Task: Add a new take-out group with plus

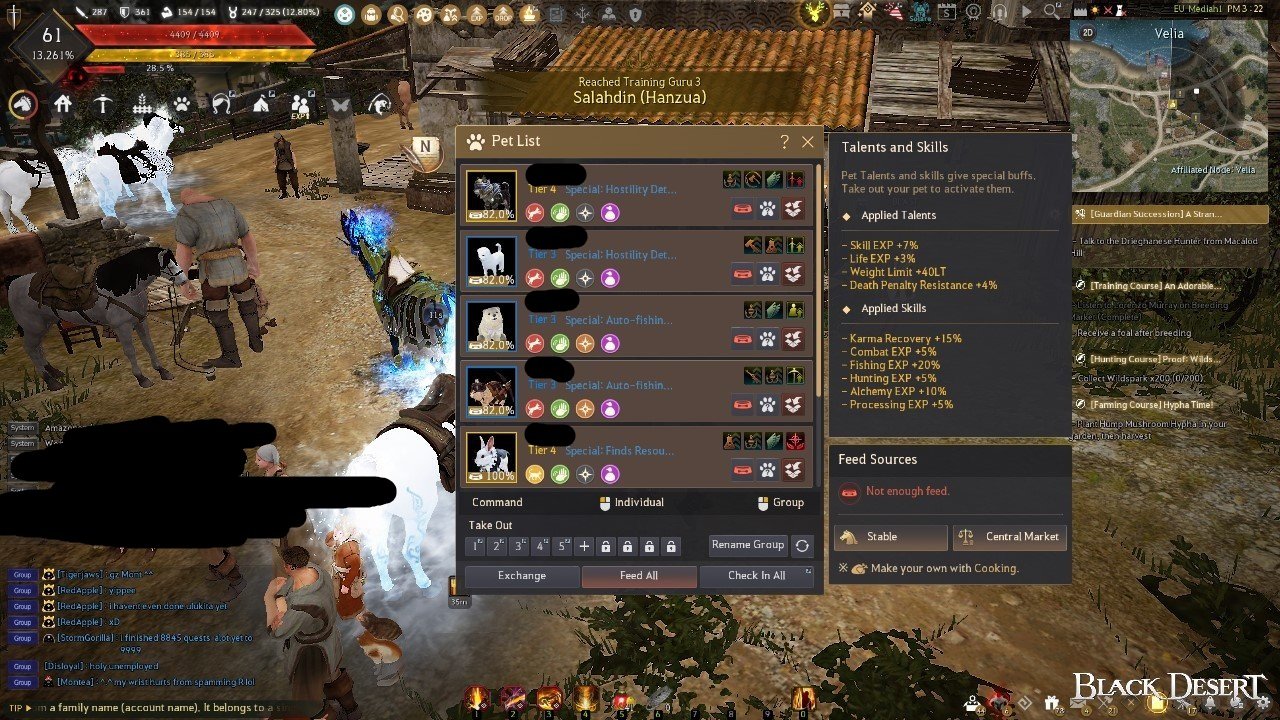Action: coord(585,546)
